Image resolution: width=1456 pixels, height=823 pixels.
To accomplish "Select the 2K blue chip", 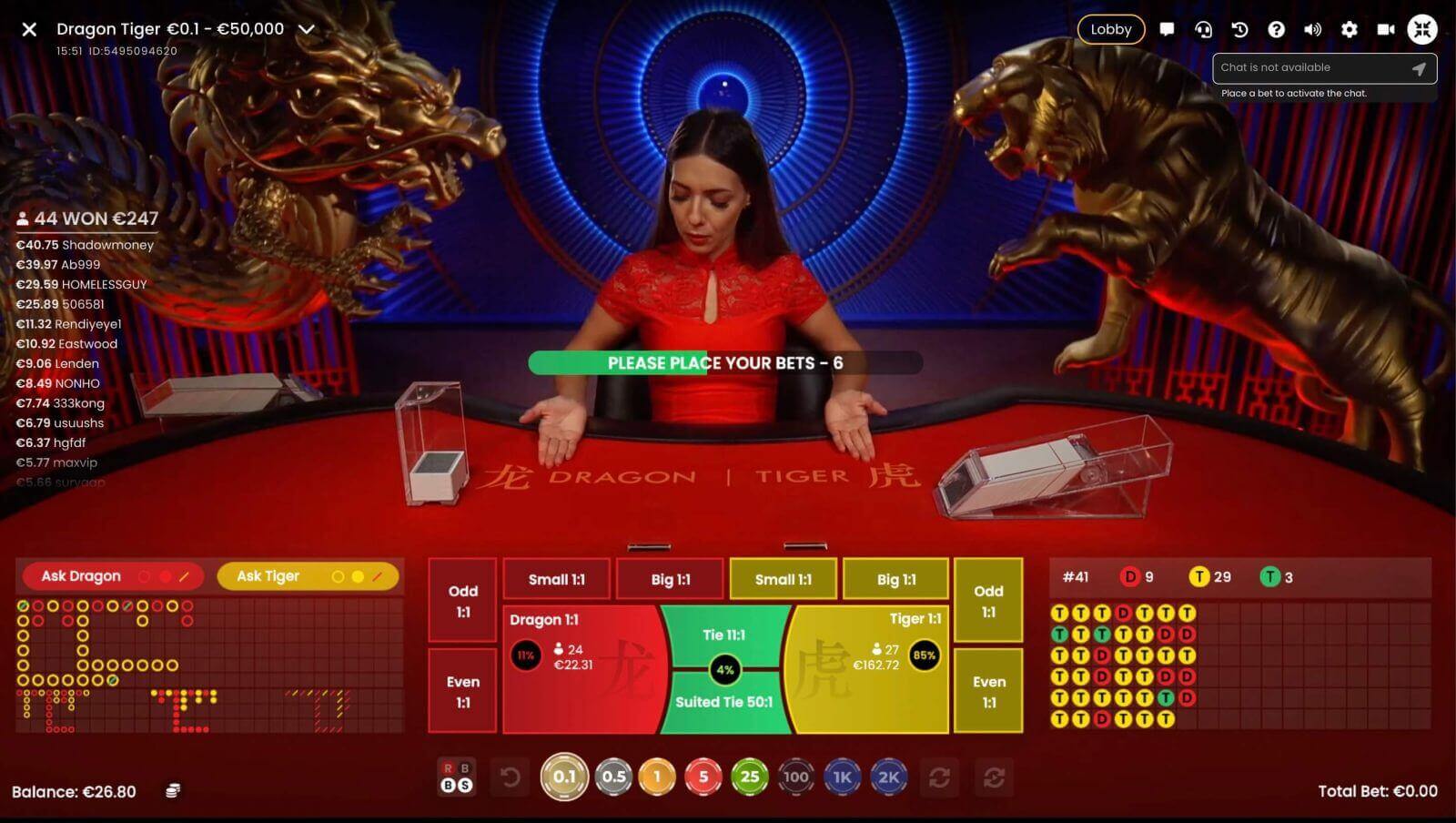I will 887,777.
